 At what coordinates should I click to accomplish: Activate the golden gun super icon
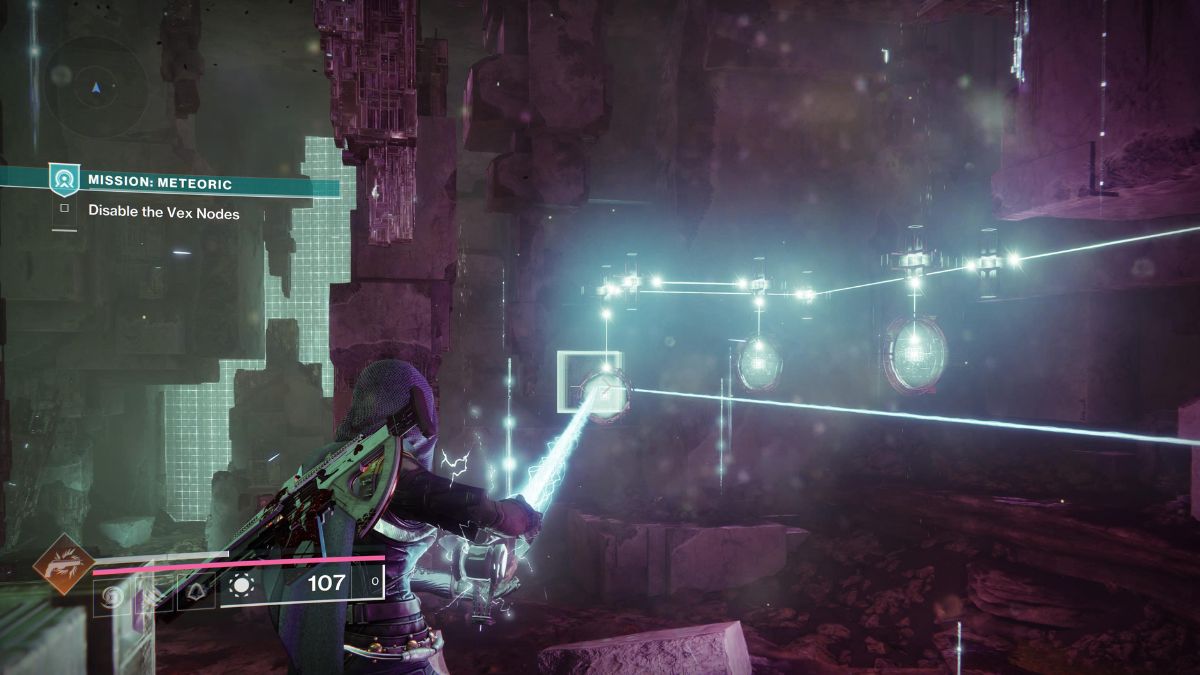click(x=64, y=566)
